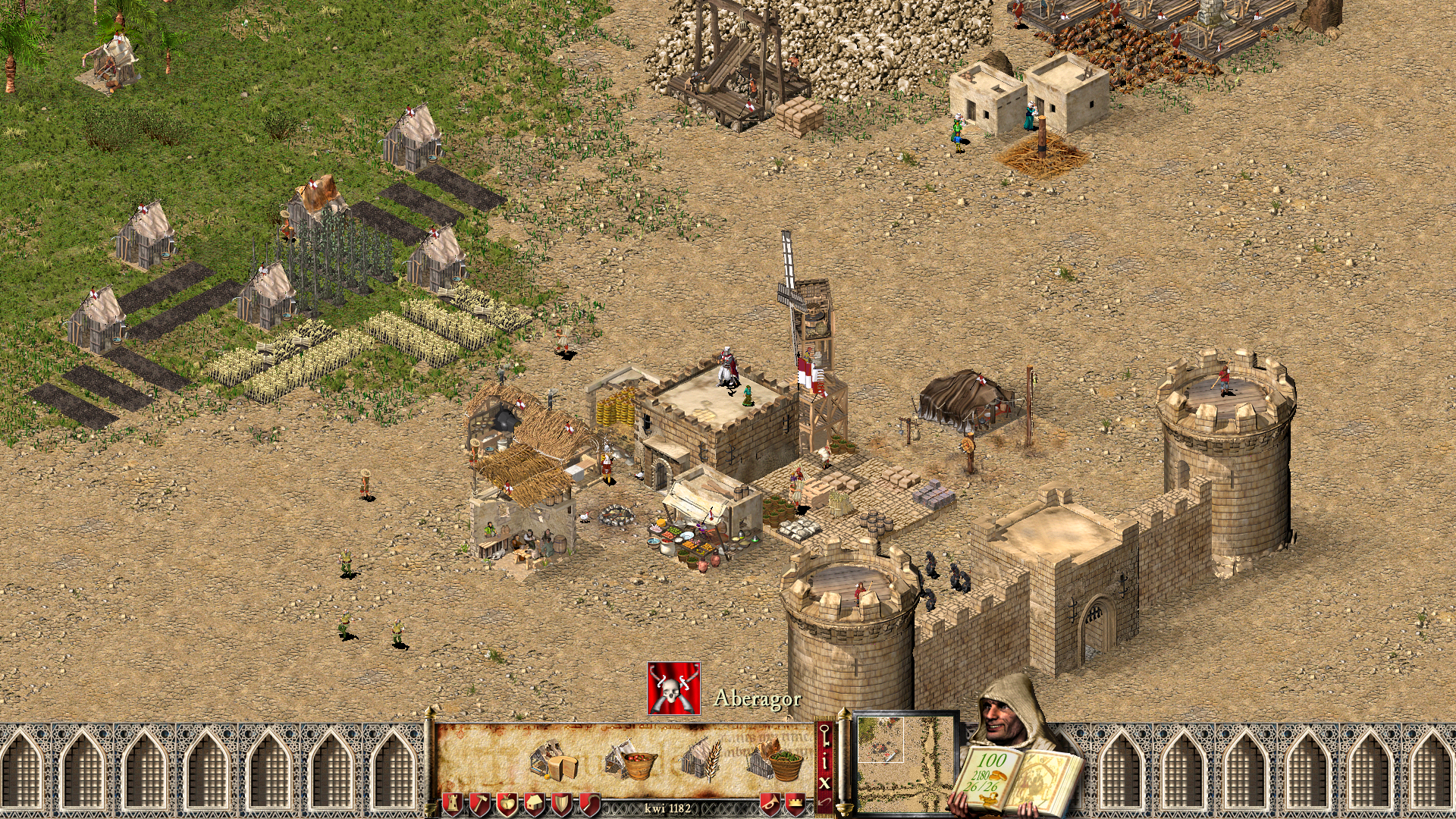The width and height of the screenshot is (1456, 819).
Task: Open the castle buildings category
Action: pos(452,804)
